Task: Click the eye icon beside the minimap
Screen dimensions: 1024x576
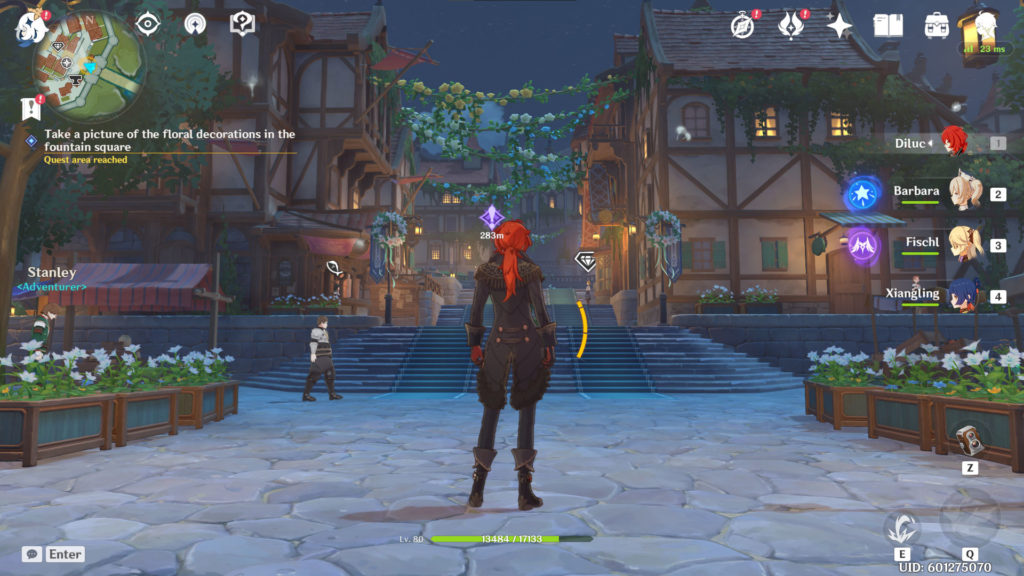Action: coord(147,23)
